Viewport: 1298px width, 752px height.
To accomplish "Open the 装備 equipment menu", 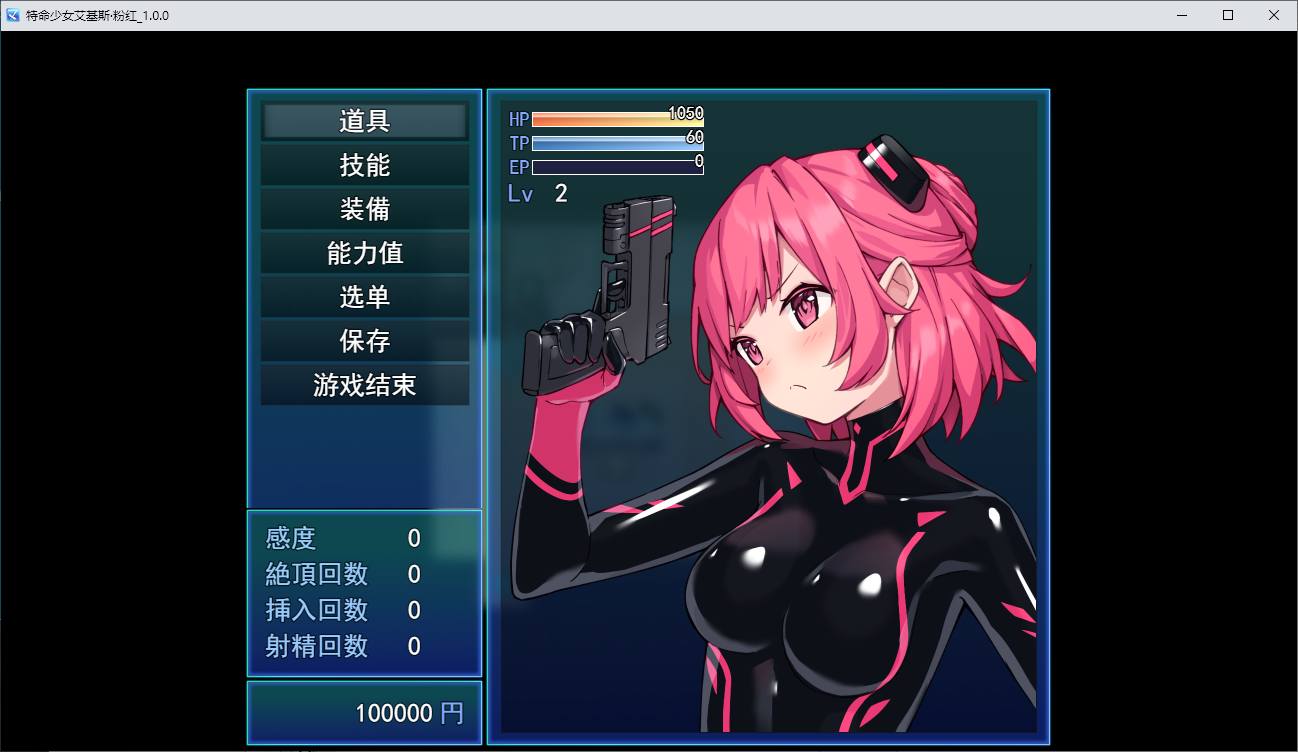I will pyautogui.click(x=365, y=210).
